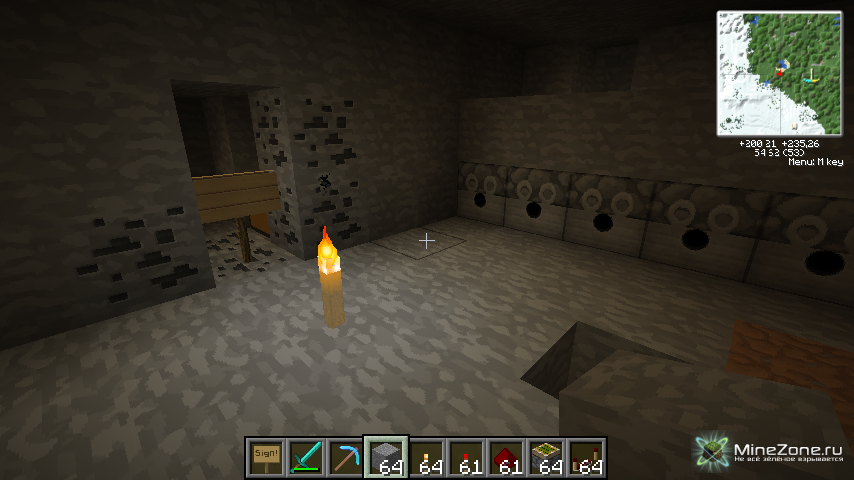The width and height of the screenshot is (854, 480).
Task: Click the minimap in the corner
Action: pos(779,73)
